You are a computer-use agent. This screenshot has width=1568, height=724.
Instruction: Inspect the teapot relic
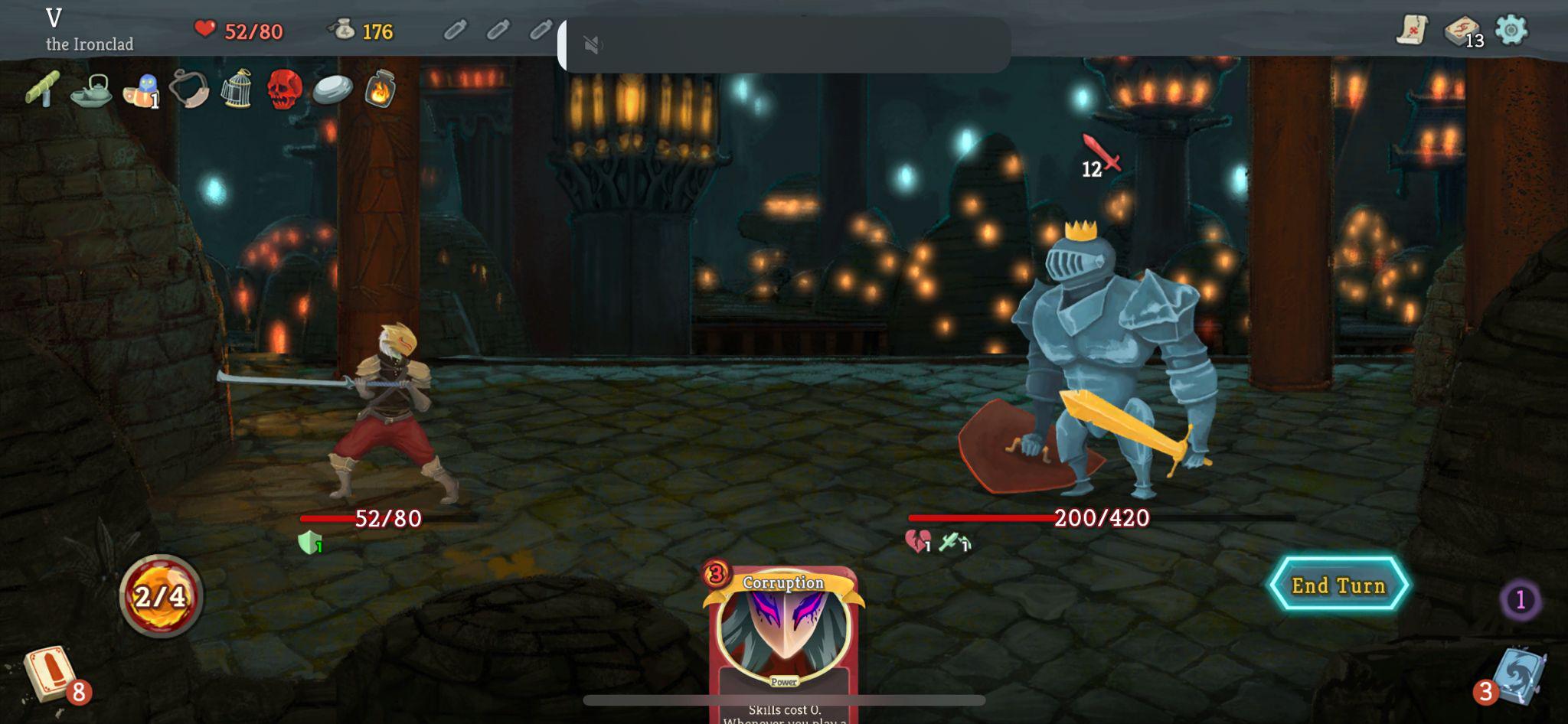[92, 91]
